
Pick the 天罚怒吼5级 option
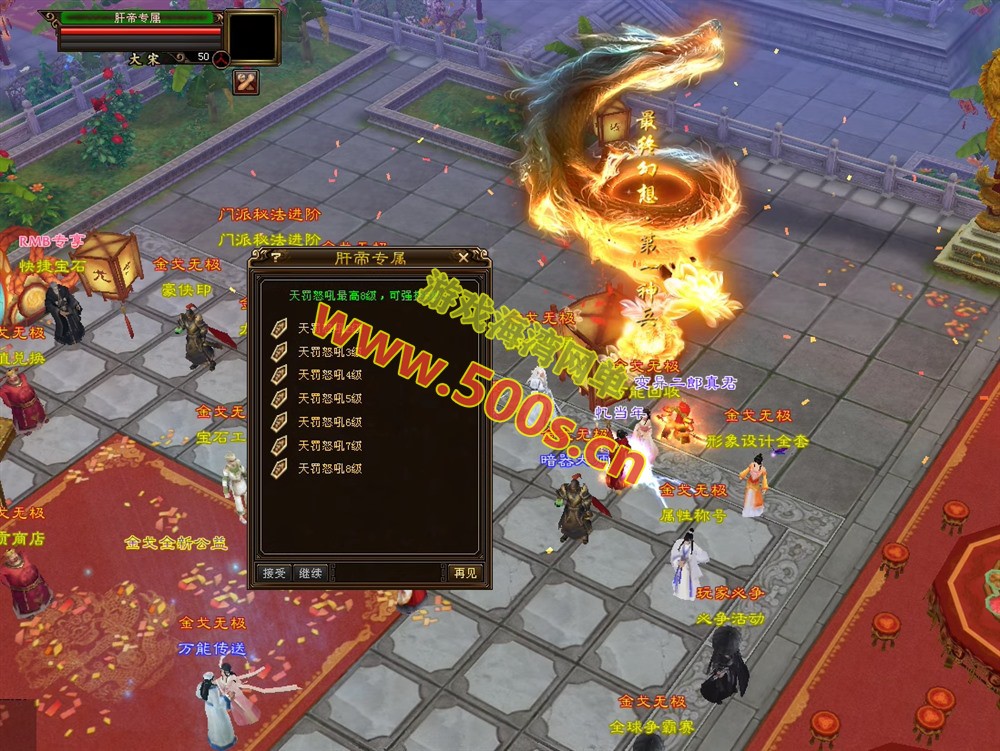(x=329, y=398)
